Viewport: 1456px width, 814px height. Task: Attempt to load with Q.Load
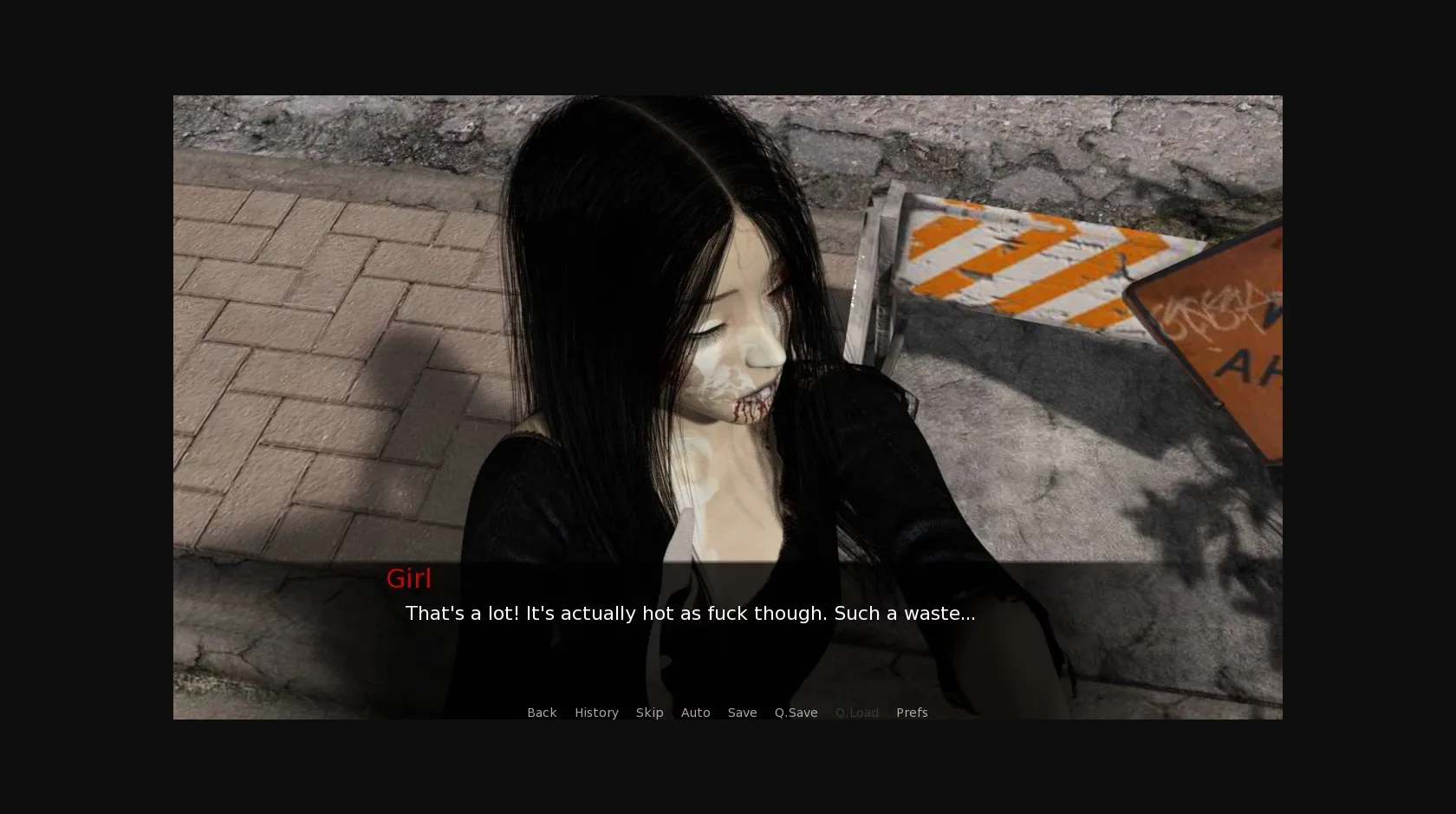[x=857, y=712]
